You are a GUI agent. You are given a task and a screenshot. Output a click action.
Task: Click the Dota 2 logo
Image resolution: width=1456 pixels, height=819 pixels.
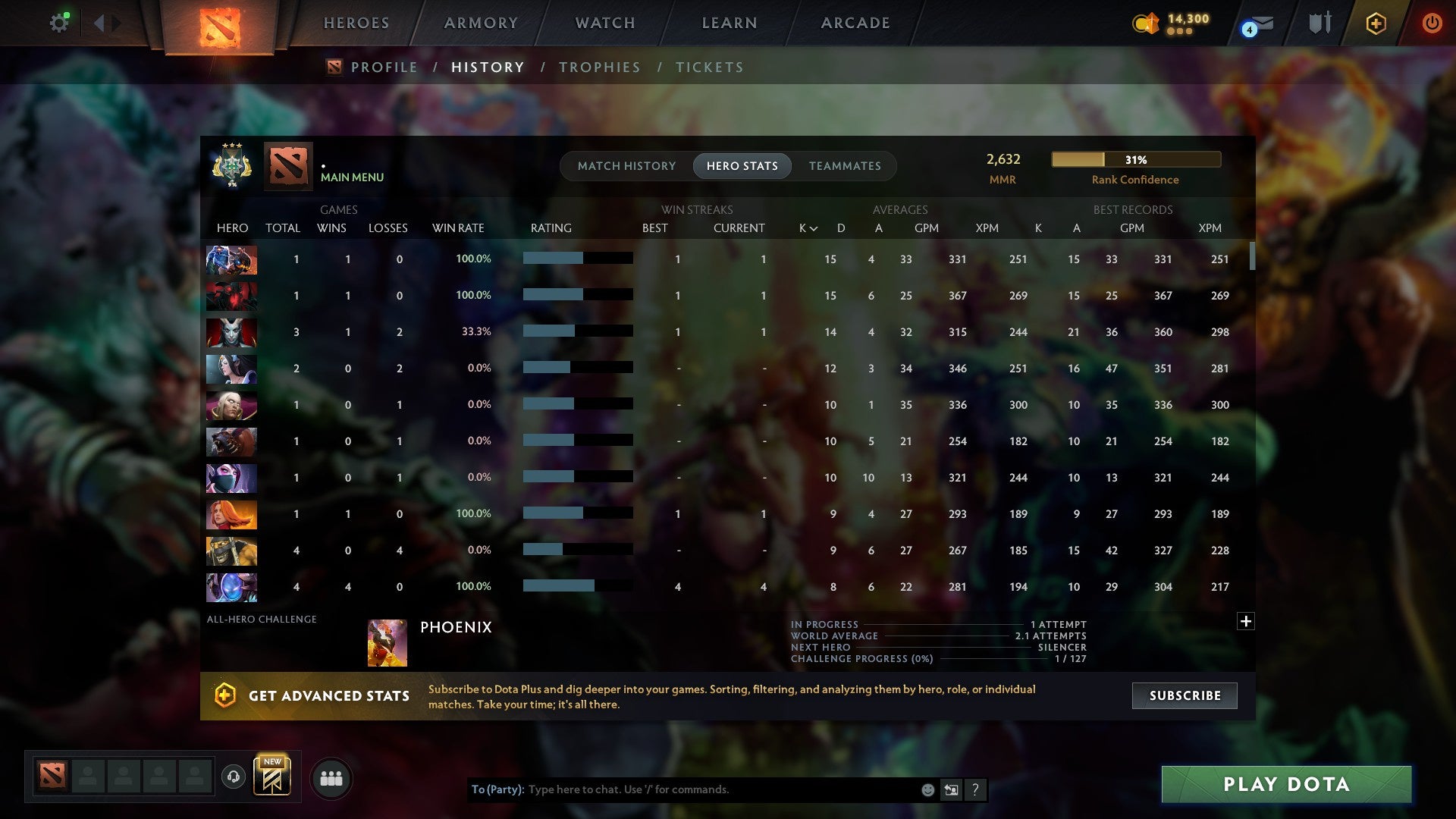click(x=218, y=23)
